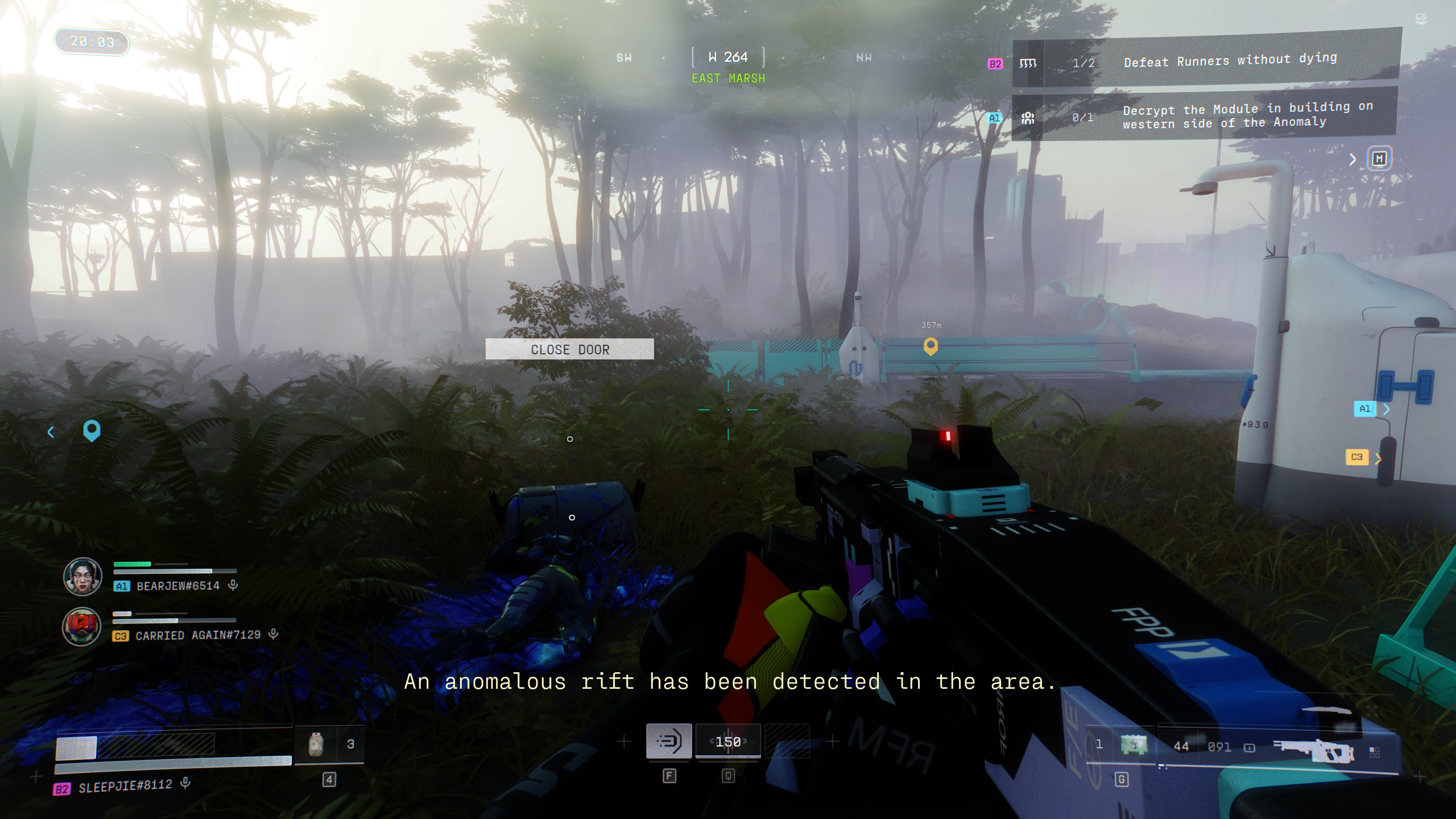
Task: Click the W 264 compass heading
Action: [728, 57]
